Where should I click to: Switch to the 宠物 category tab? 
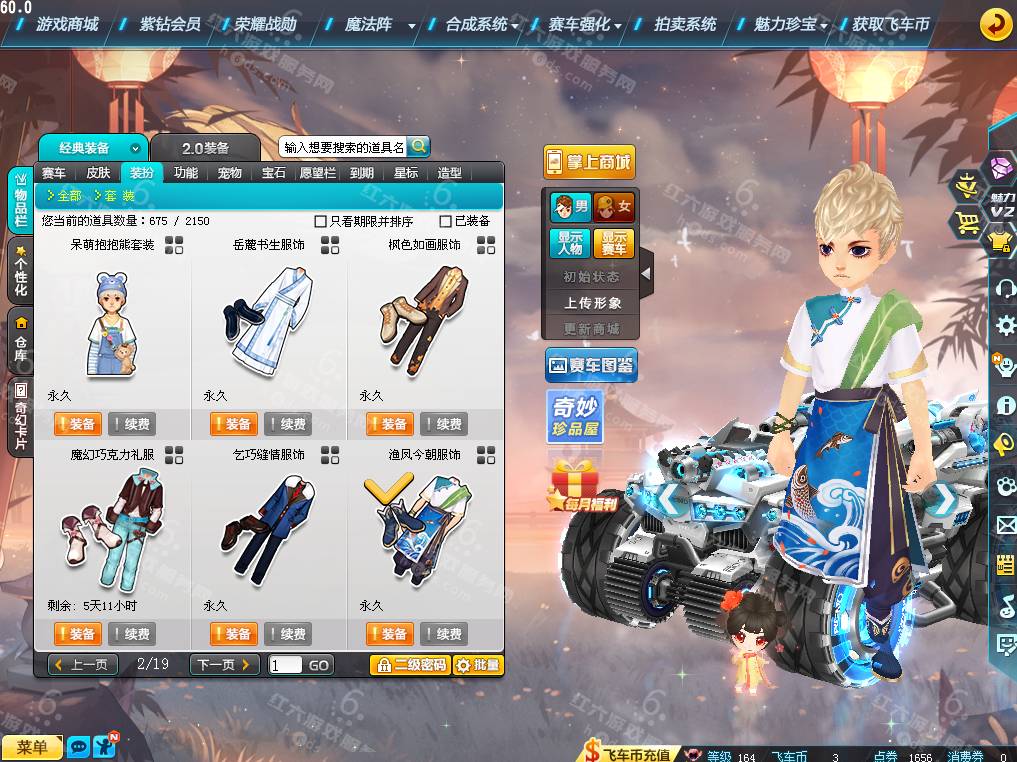click(230, 173)
